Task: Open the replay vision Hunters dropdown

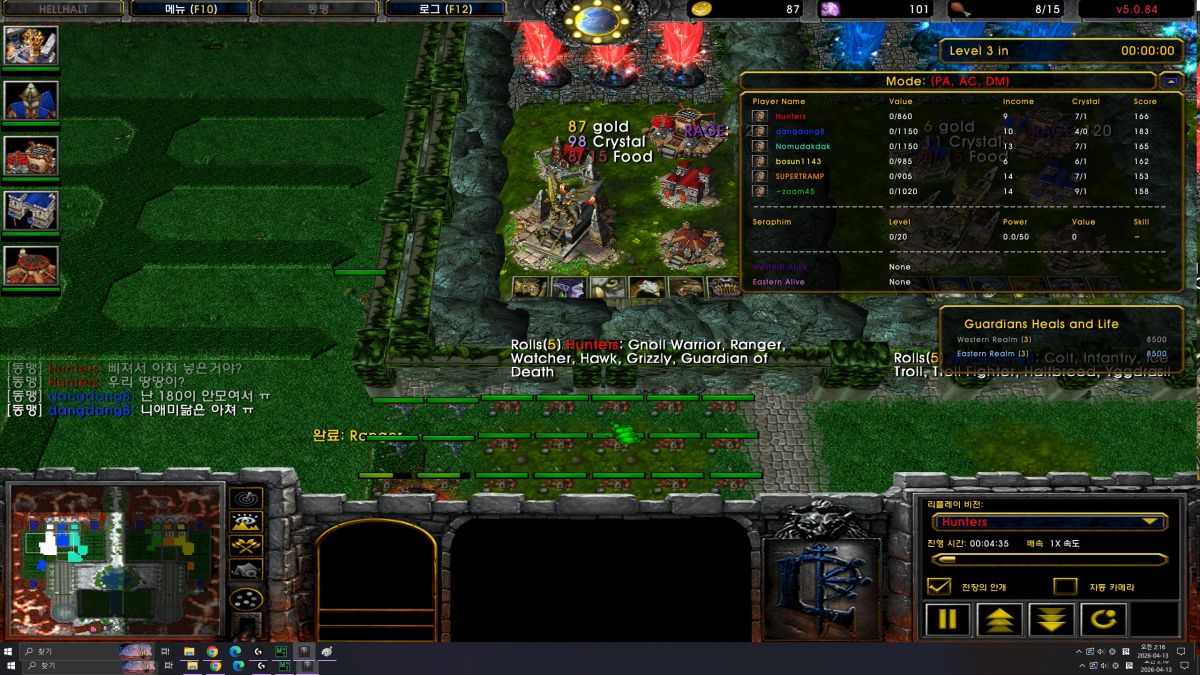Action: click(1048, 522)
